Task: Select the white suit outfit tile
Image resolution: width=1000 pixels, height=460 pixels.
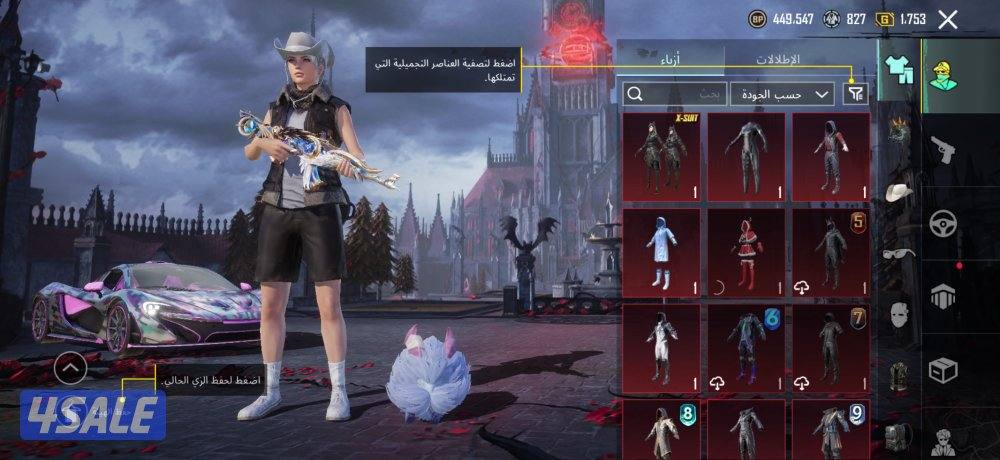Action: click(661, 345)
